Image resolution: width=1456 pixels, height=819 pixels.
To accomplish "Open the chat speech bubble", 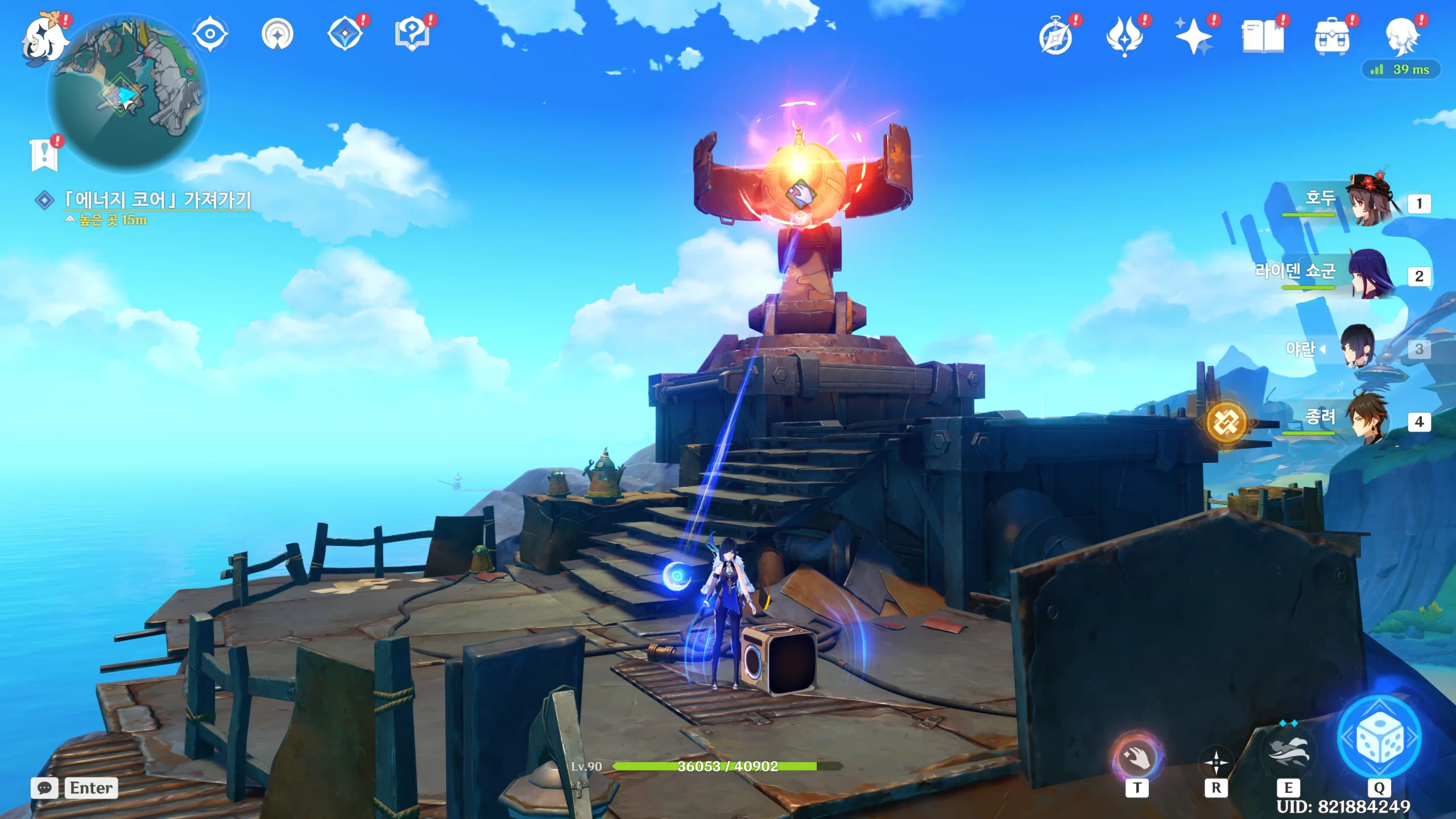I will pyautogui.click(x=44, y=788).
